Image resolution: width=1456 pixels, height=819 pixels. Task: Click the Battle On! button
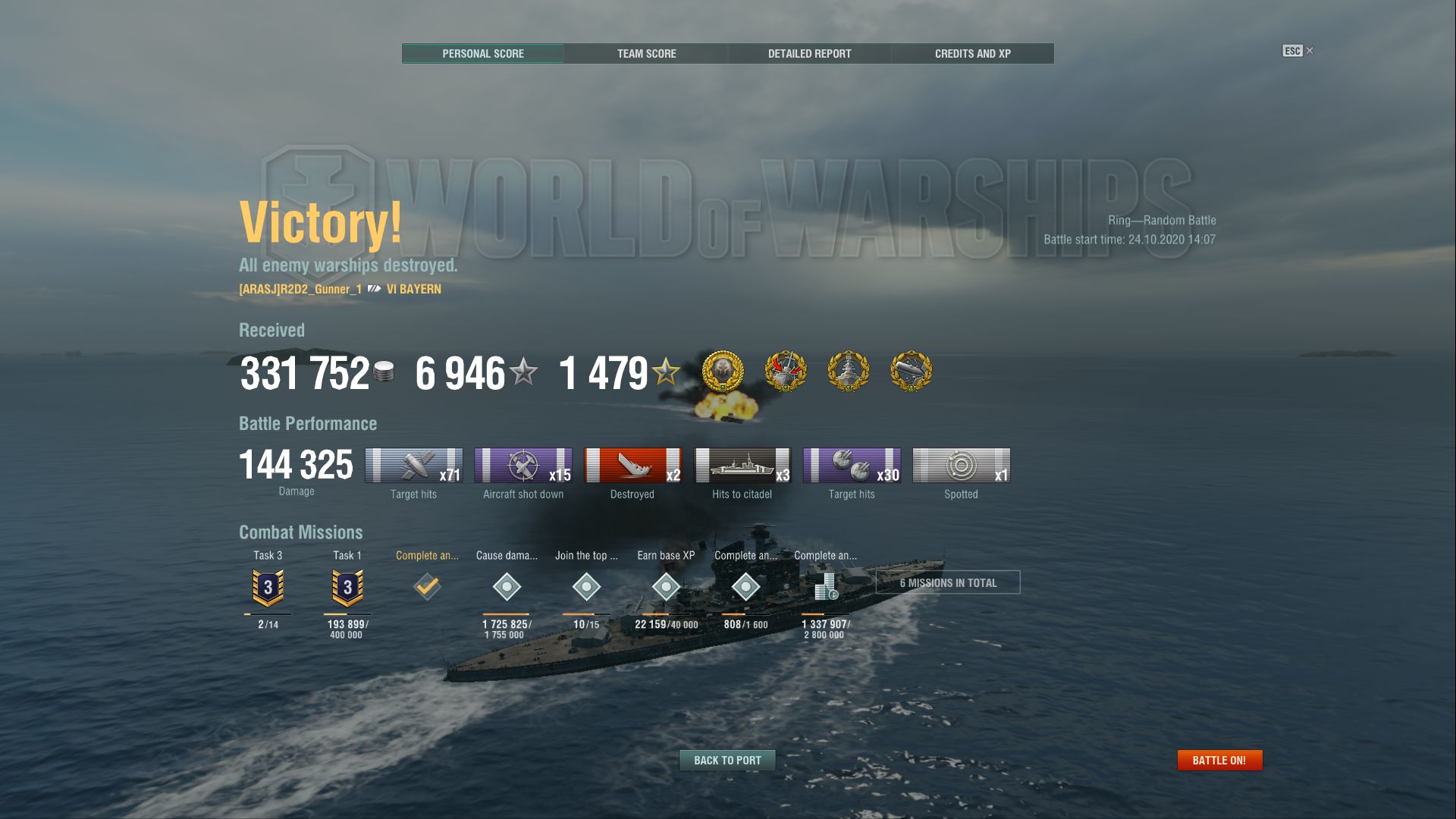click(x=1219, y=759)
